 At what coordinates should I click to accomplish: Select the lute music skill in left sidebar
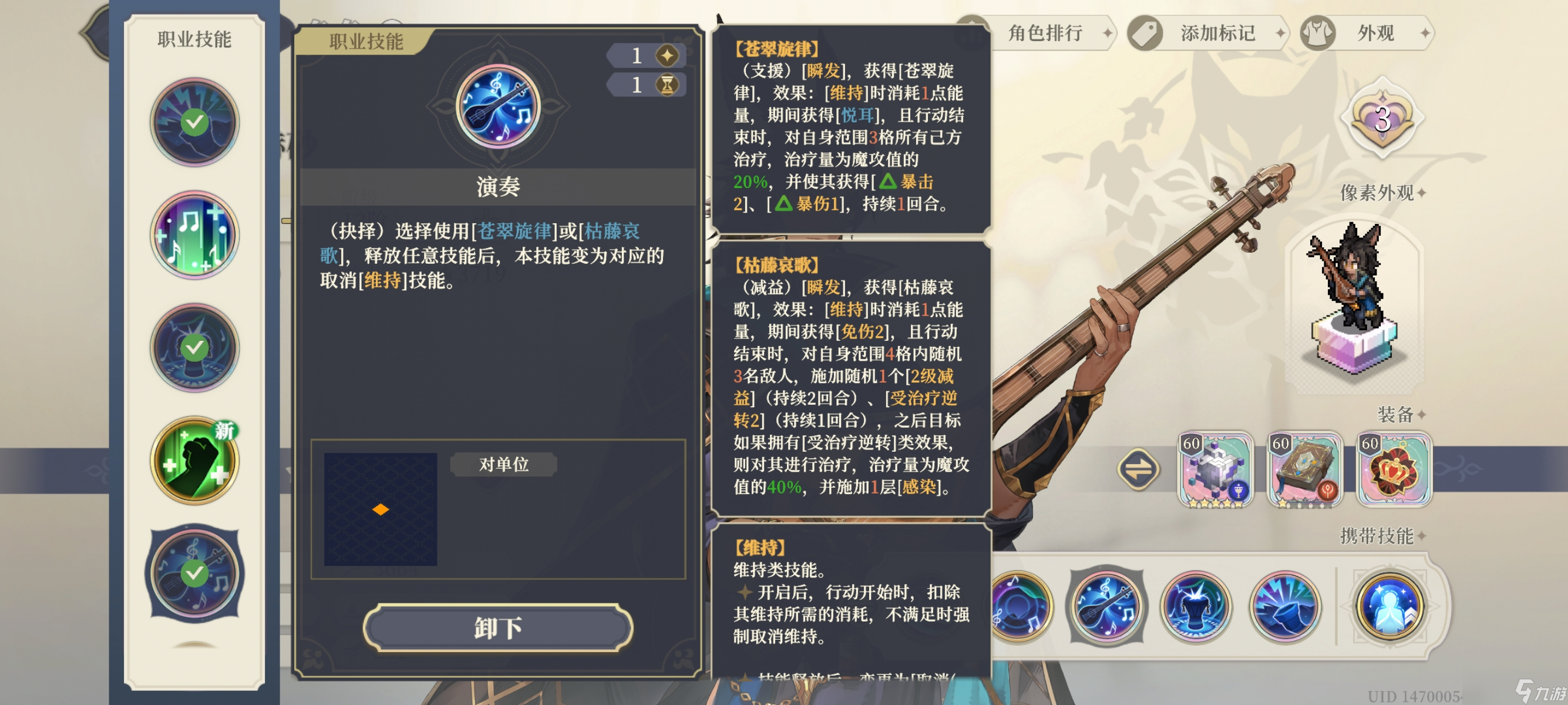tap(195, 572)
